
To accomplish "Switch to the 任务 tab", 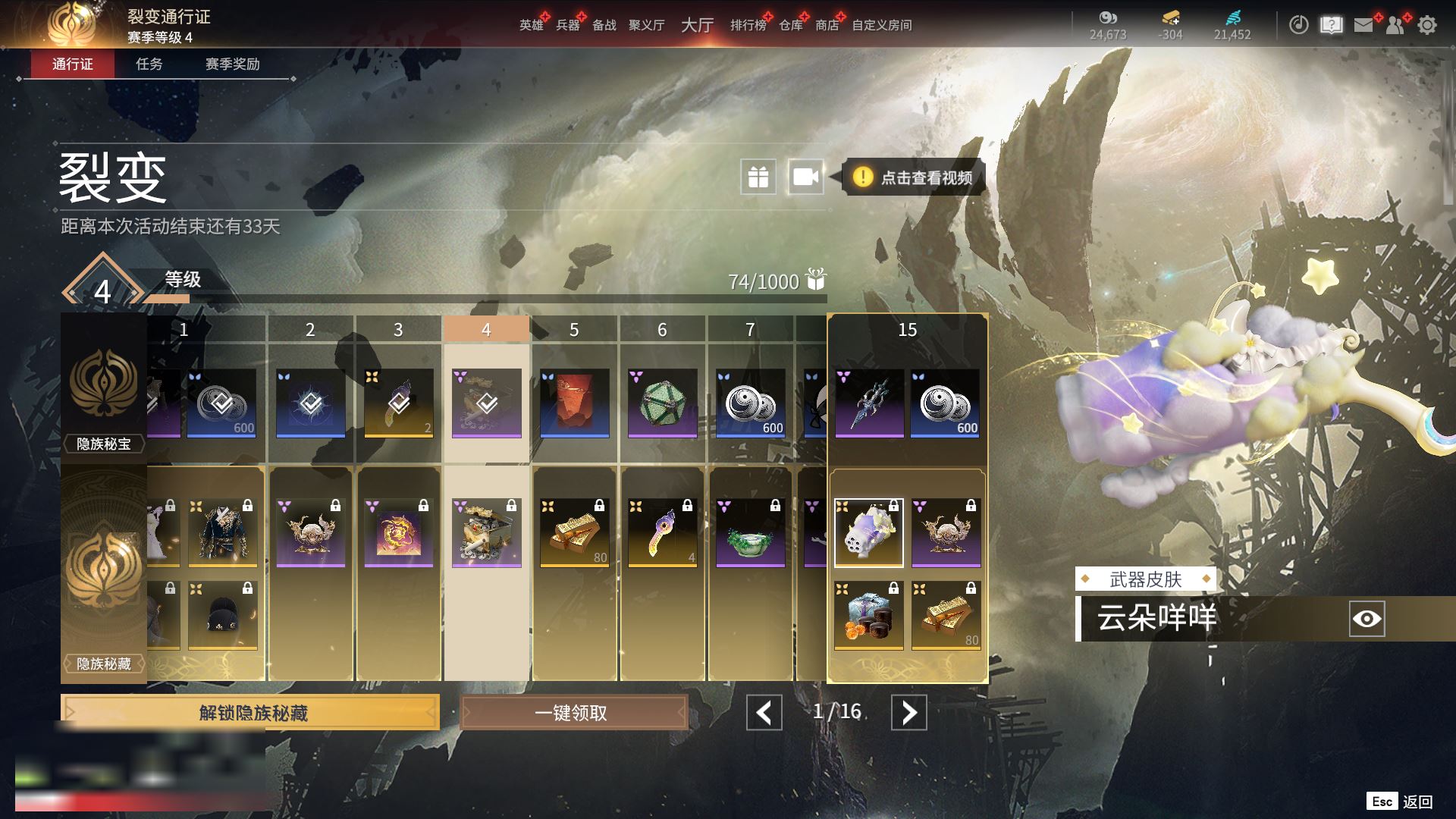I will click(149, 64).
